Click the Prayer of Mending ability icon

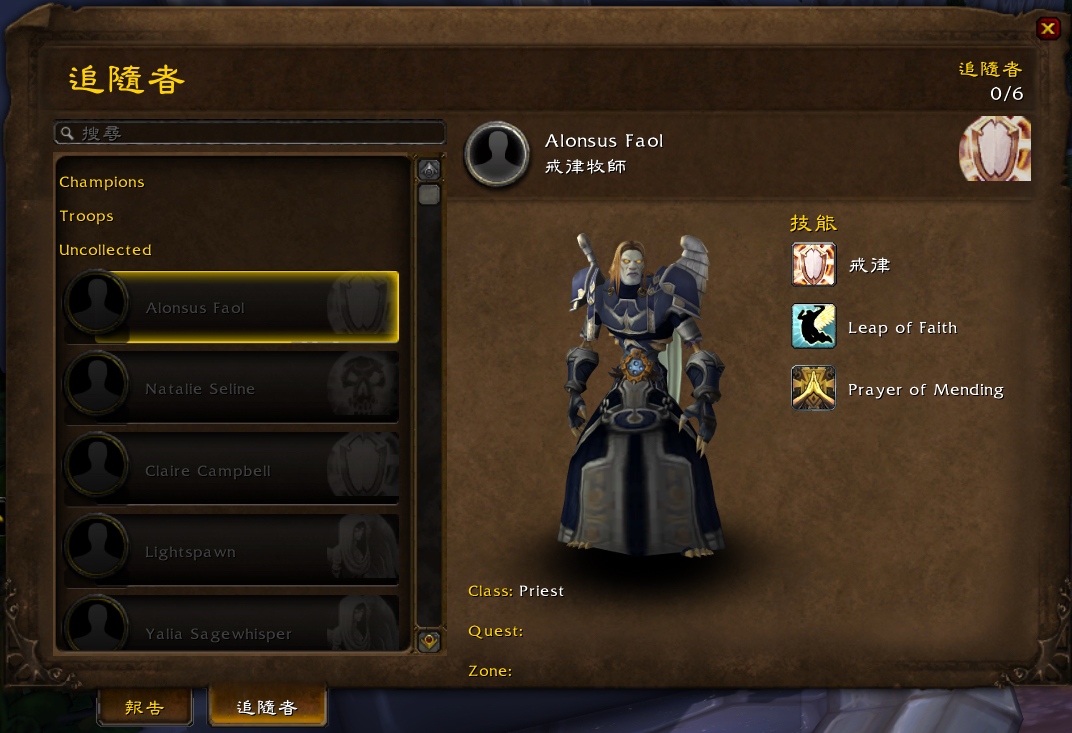click(x=813, y=389)
